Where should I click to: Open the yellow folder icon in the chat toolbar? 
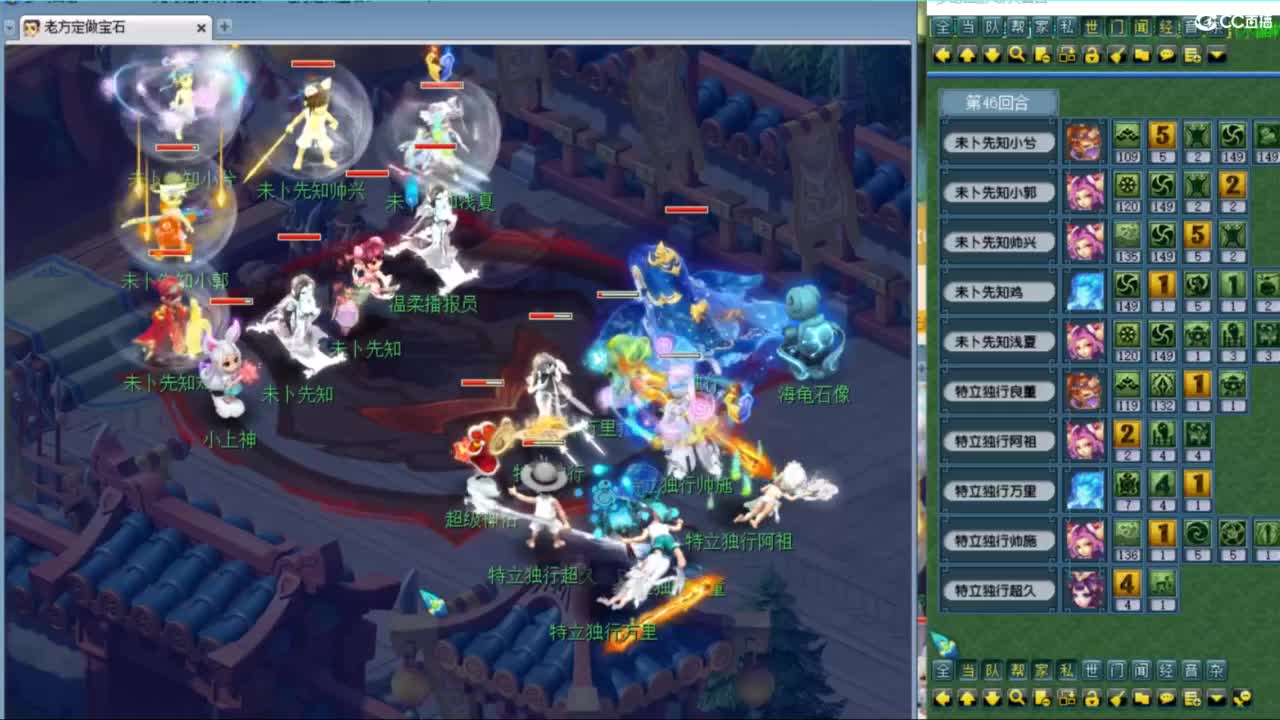[x=1143, y=55]
